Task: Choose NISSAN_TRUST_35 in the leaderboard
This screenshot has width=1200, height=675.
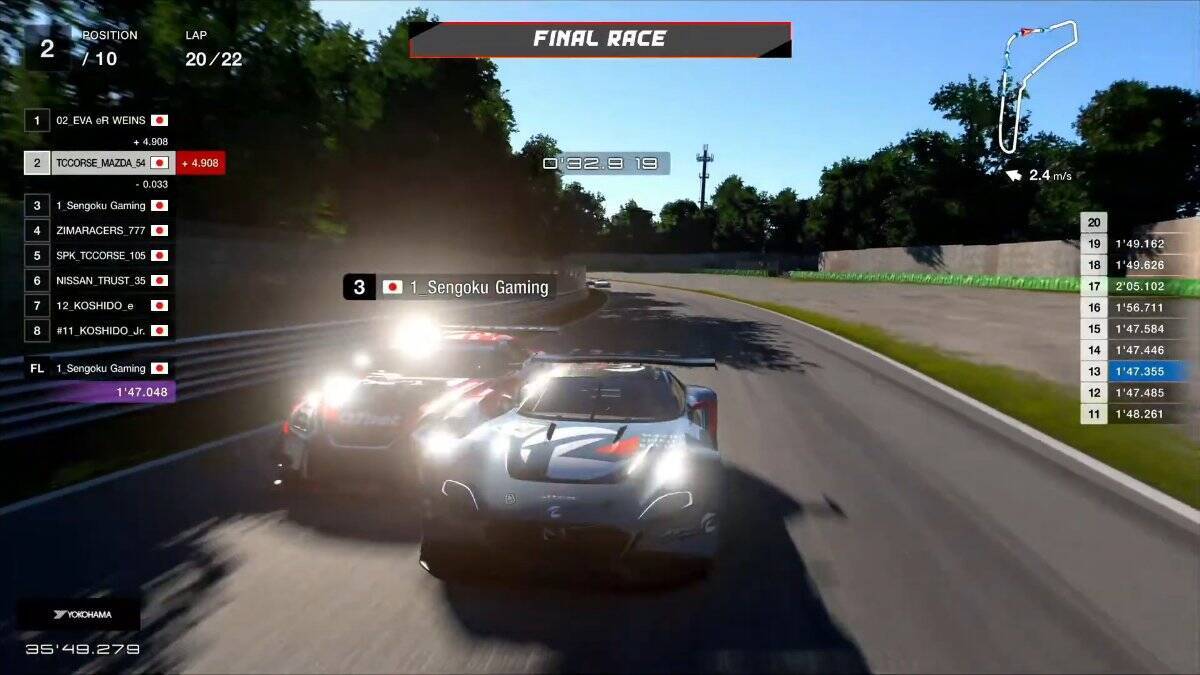Action: click(100, 281)
